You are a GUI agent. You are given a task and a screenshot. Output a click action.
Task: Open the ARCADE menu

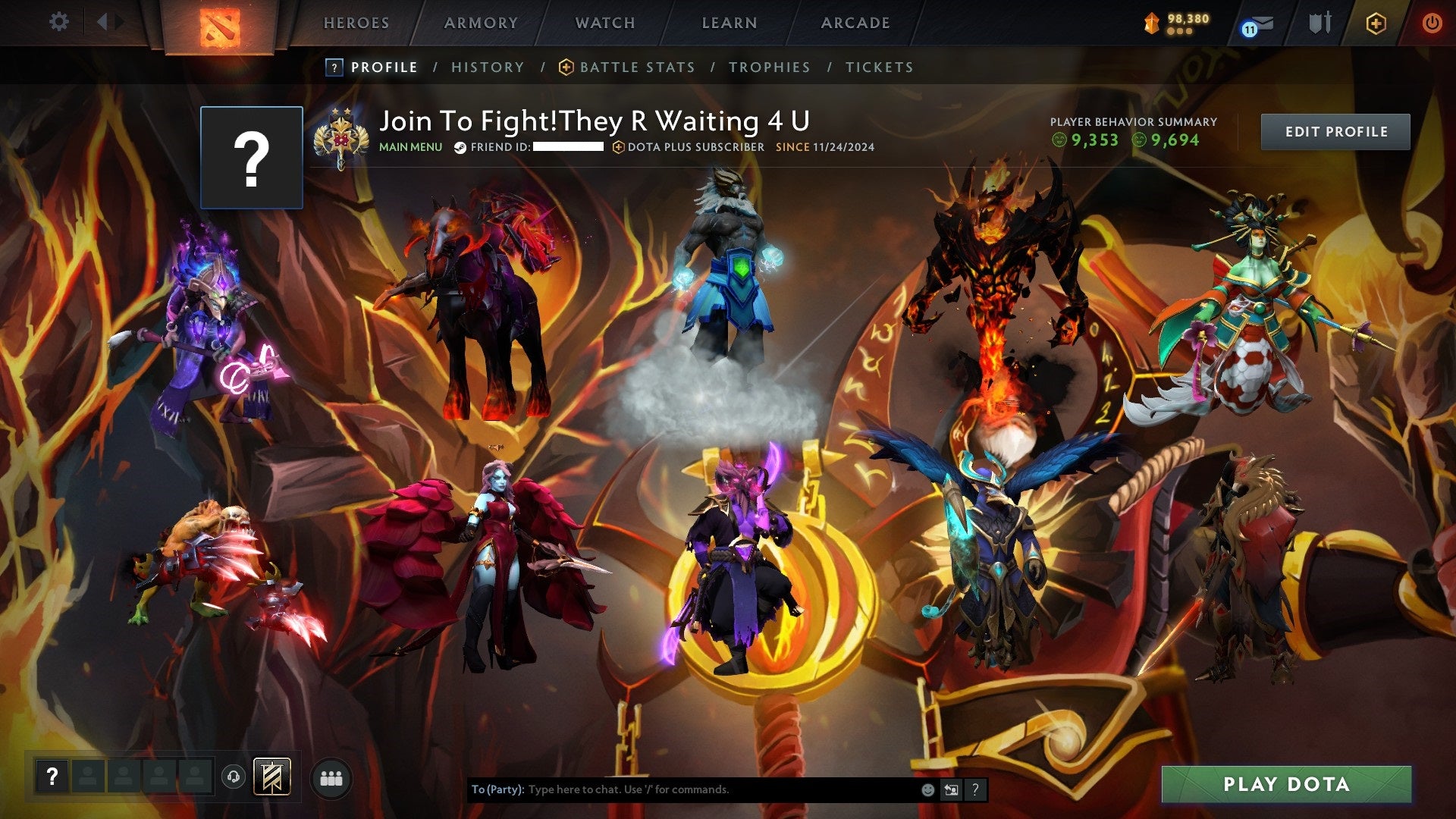[855, 23]
